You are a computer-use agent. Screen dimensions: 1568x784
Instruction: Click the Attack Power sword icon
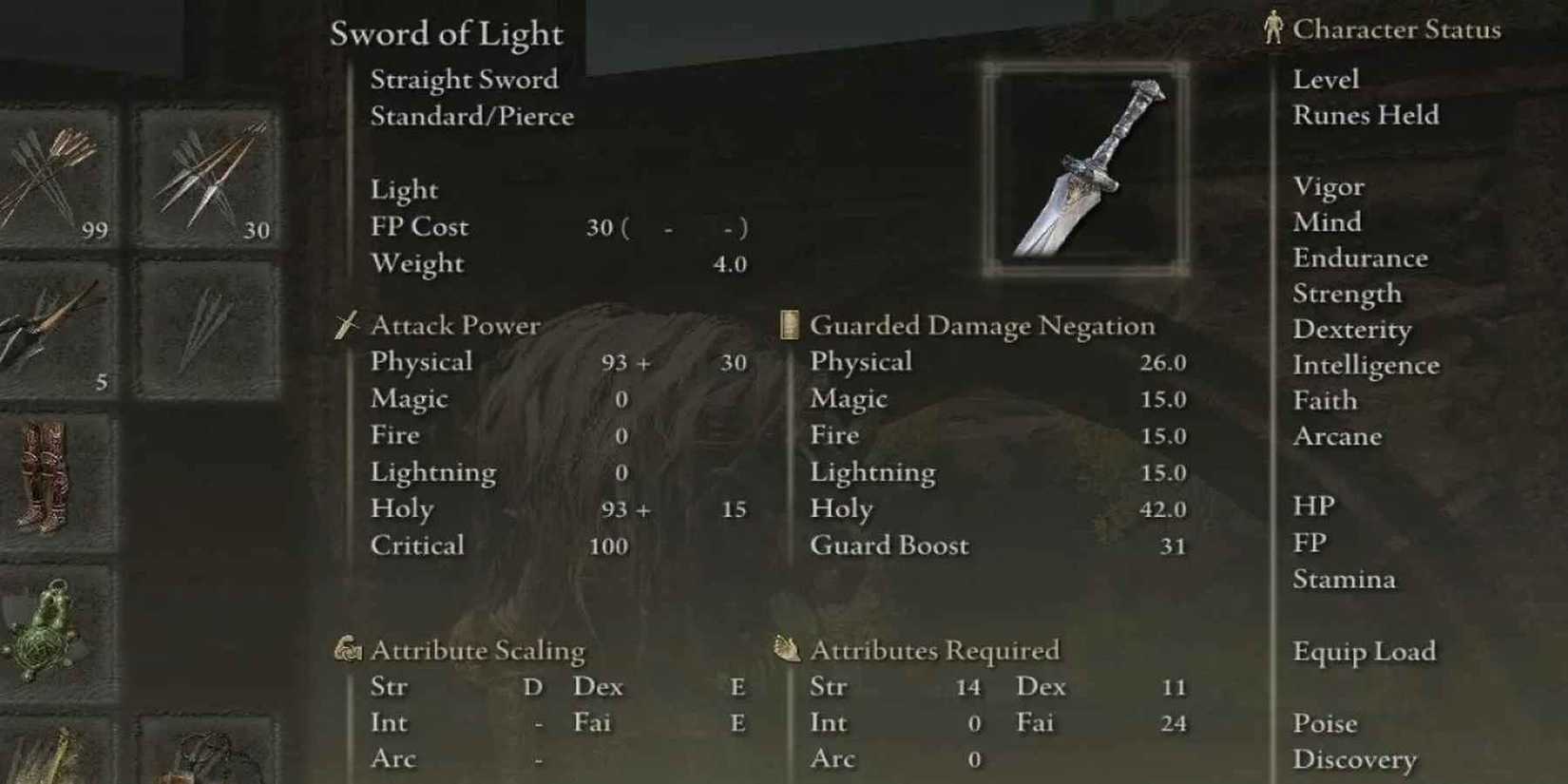pos(344,325)
